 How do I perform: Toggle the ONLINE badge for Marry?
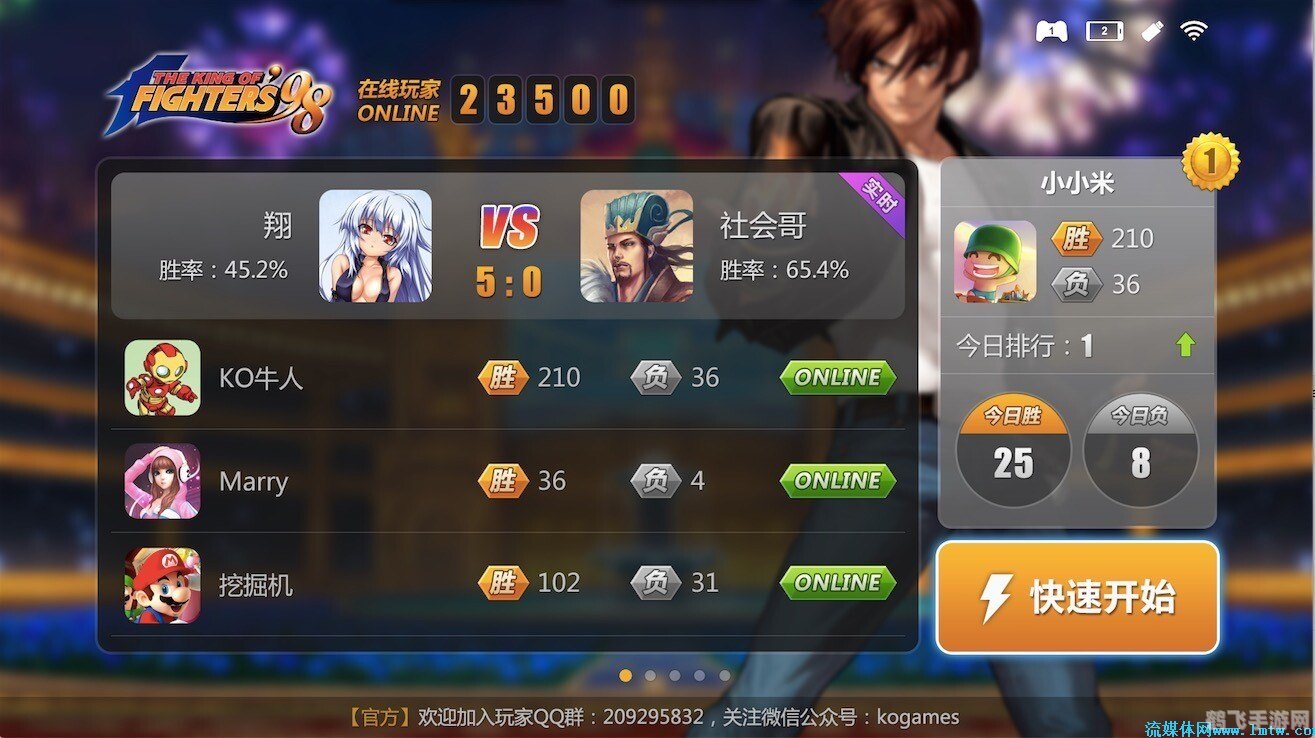tap(837, 481)
